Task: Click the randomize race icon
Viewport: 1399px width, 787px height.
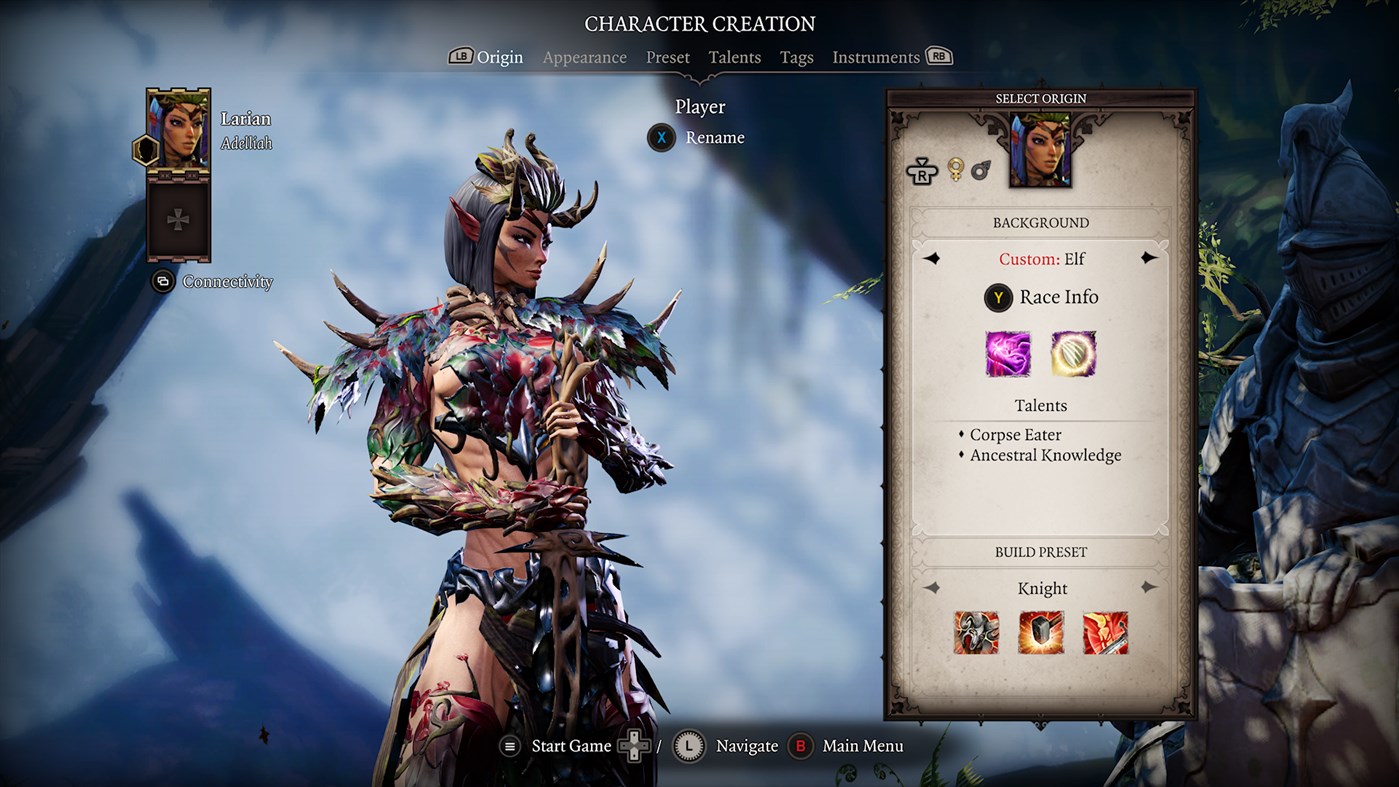Action: point(921,171)
